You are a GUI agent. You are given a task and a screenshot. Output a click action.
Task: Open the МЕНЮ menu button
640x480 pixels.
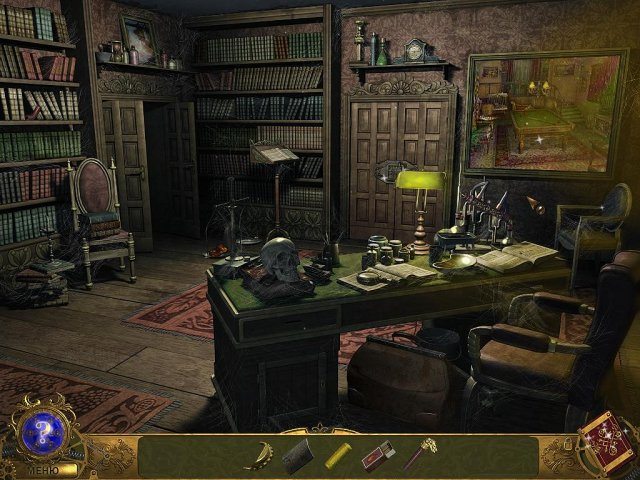coord(41,468)
